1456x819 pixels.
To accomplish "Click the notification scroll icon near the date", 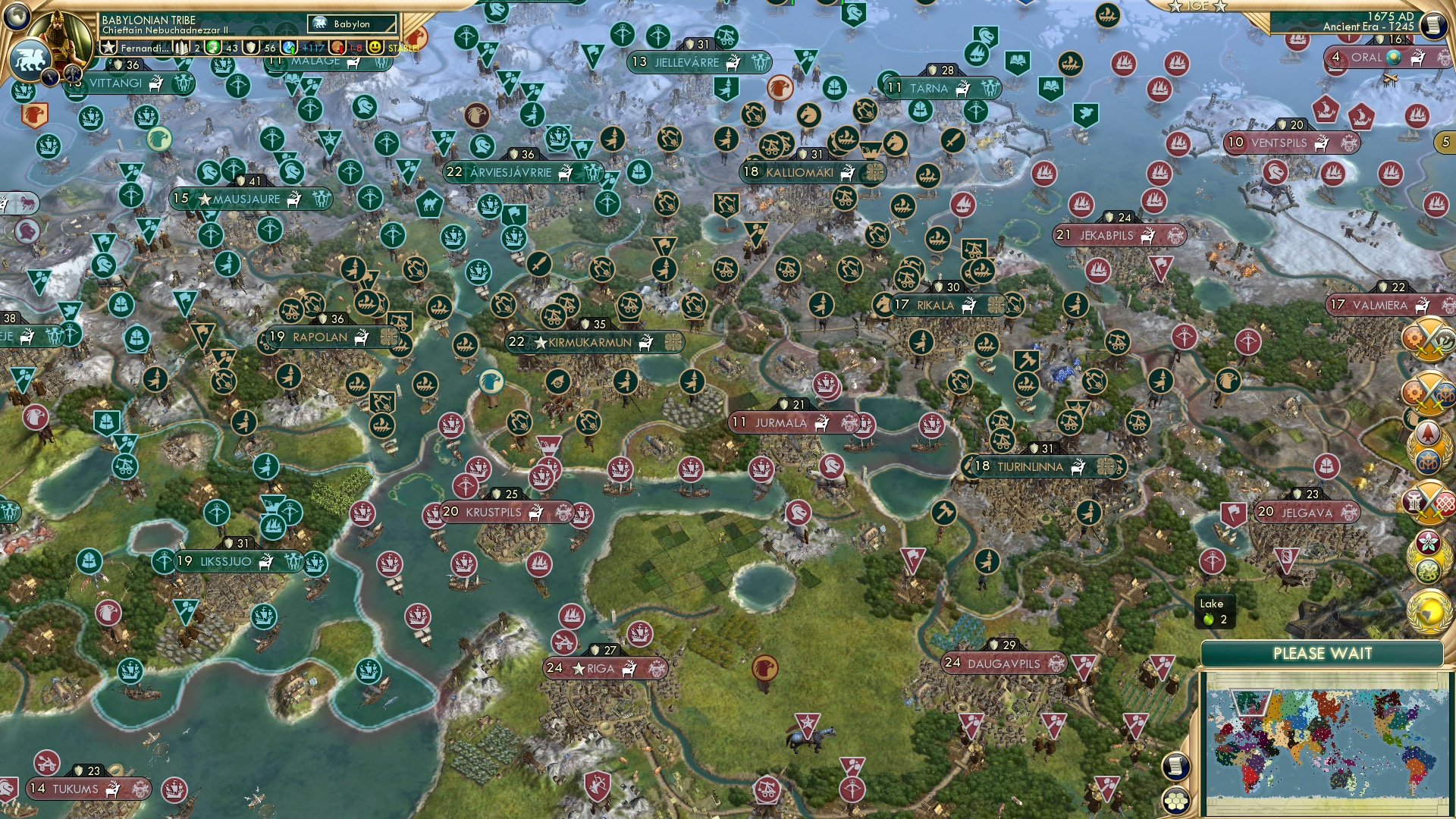I will (1432, 24).
